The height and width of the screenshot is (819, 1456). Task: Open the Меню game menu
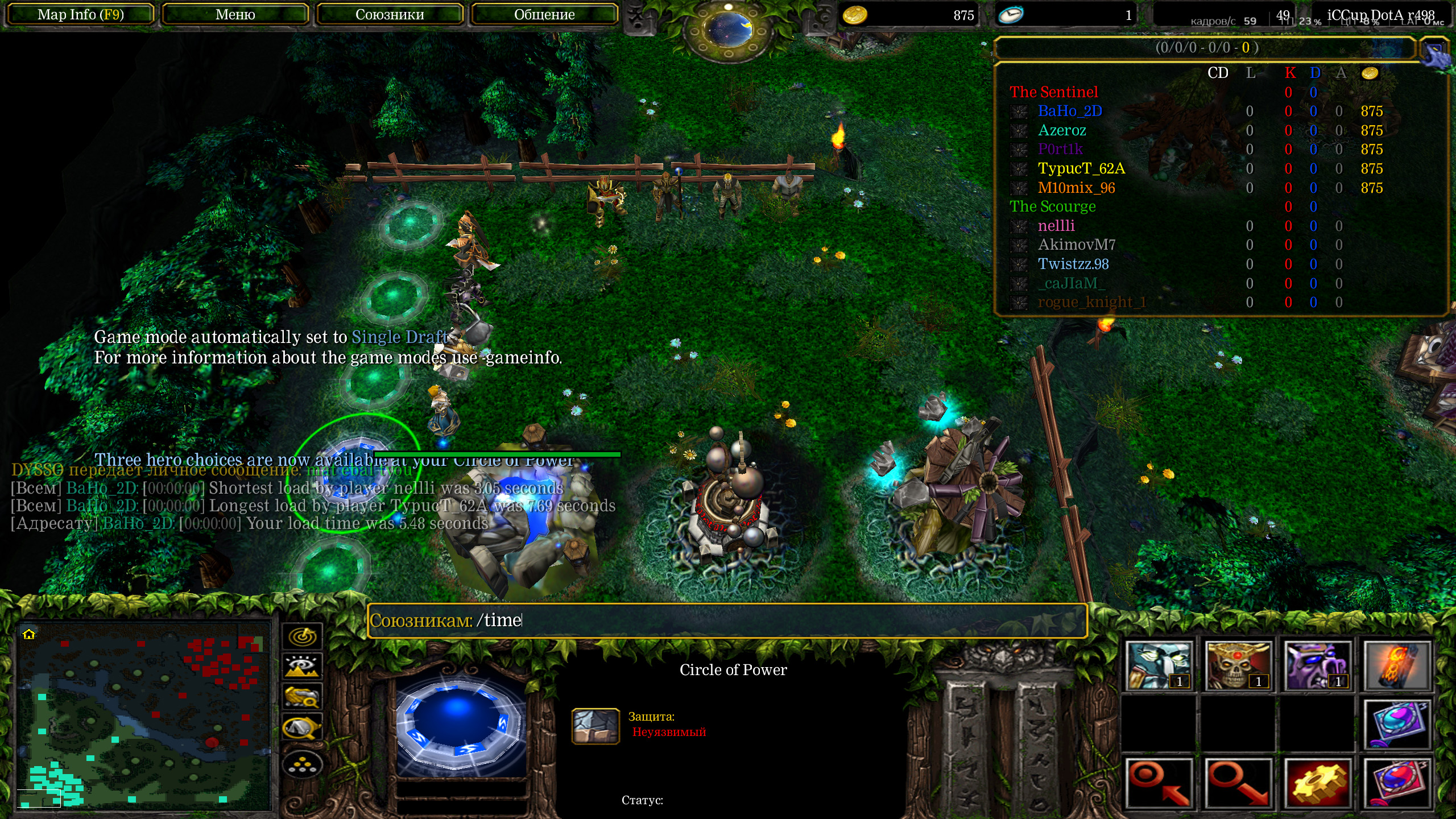[235, 15]
